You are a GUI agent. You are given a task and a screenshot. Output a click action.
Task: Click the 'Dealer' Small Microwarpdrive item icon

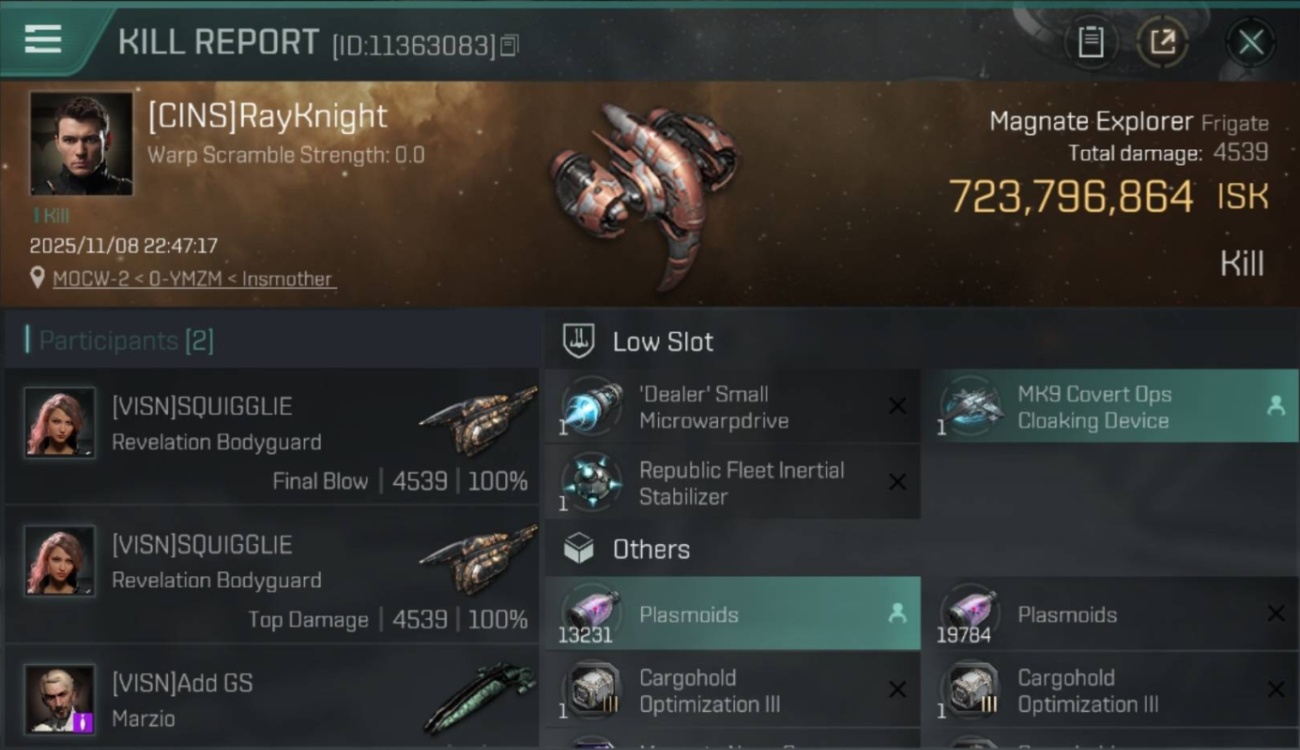point(591,406)
